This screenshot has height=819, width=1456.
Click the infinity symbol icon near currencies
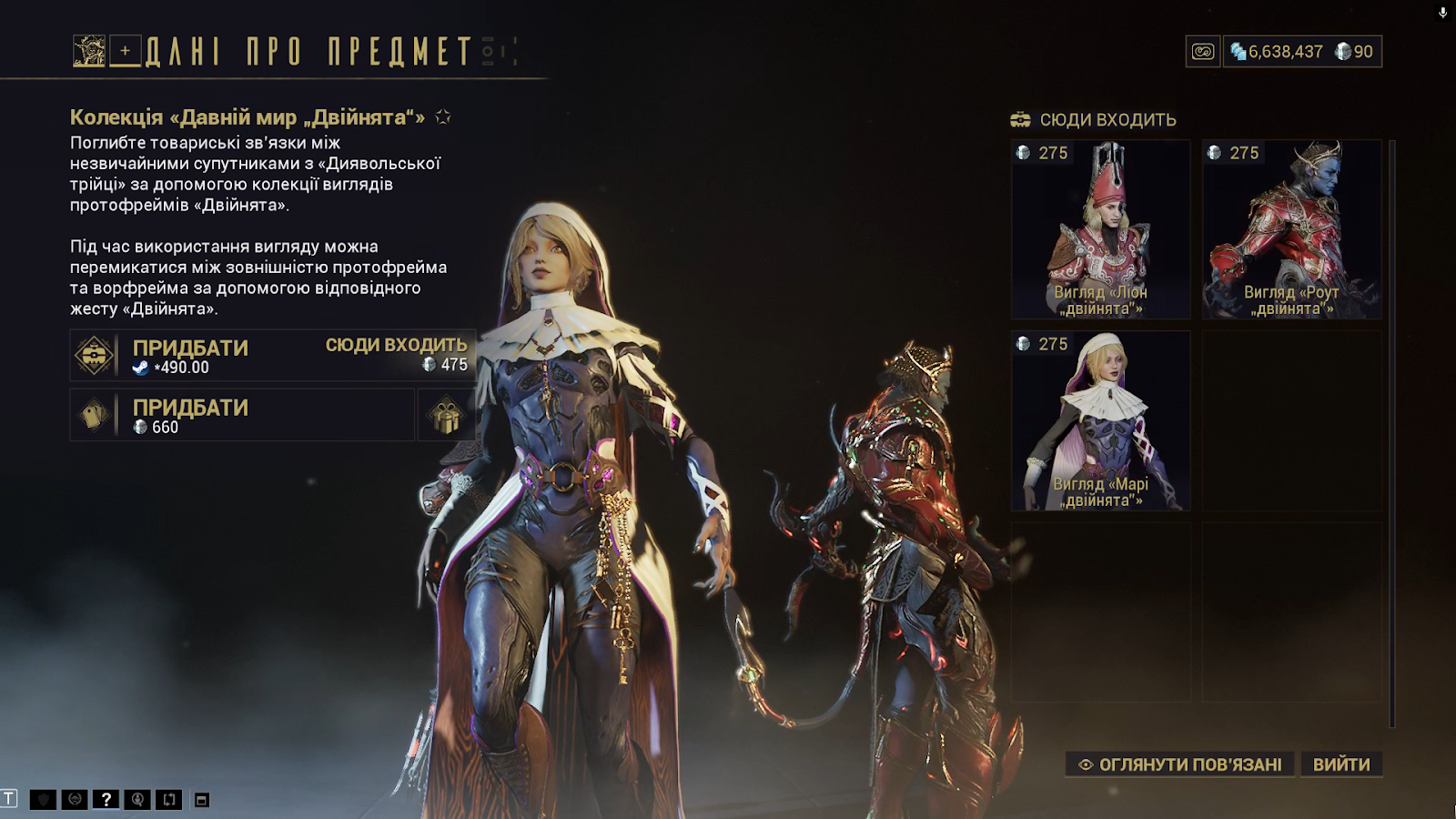[1203, 52]
